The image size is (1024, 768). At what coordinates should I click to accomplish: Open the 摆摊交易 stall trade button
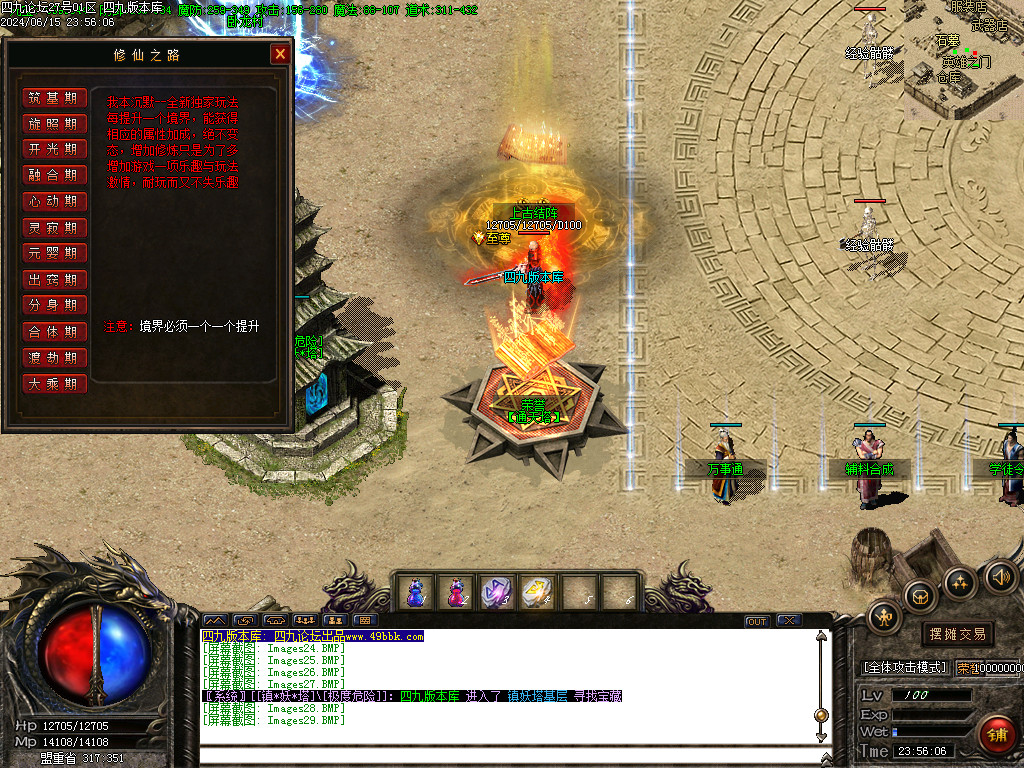(958, 634)
